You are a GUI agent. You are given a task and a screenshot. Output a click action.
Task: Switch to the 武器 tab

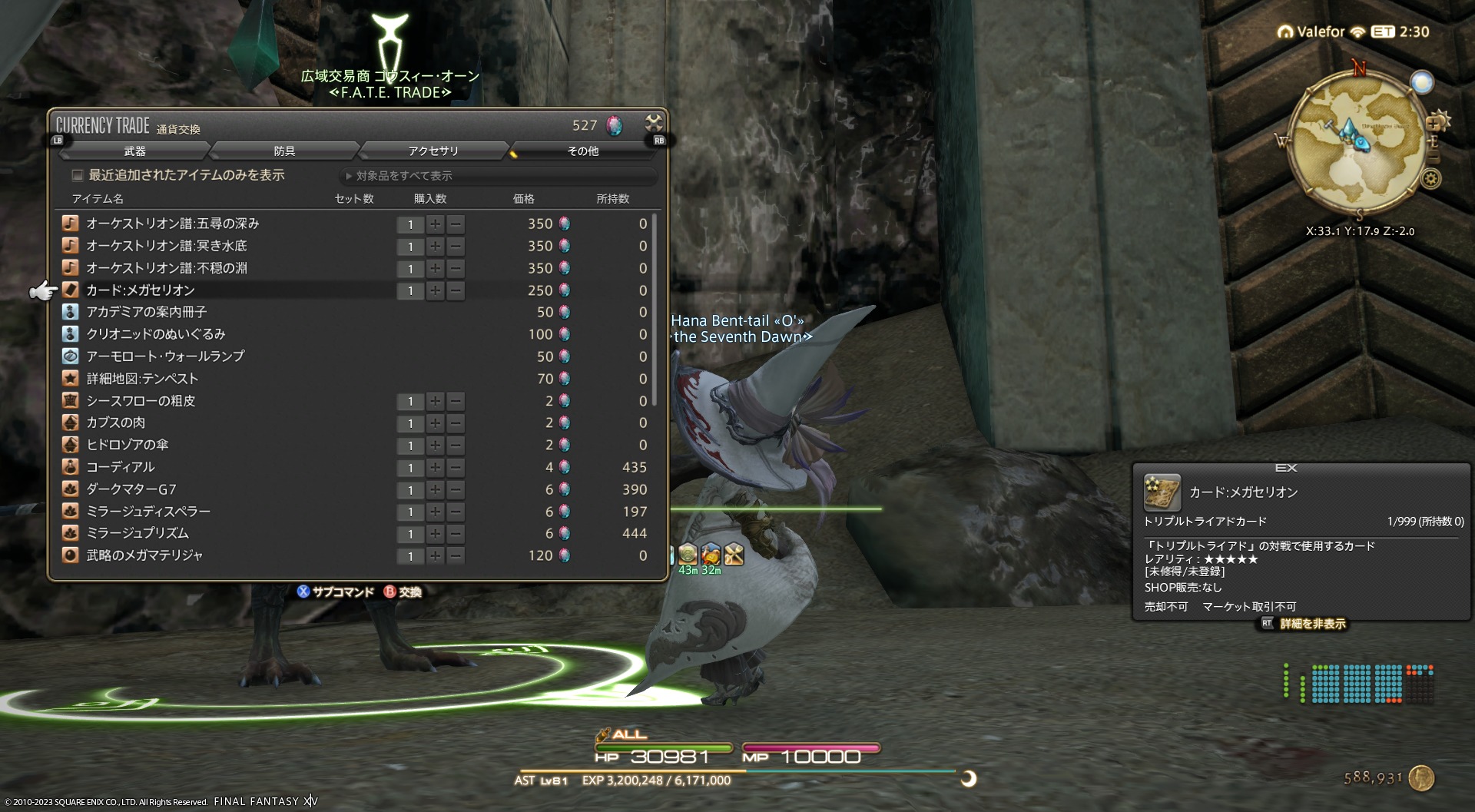135,151
